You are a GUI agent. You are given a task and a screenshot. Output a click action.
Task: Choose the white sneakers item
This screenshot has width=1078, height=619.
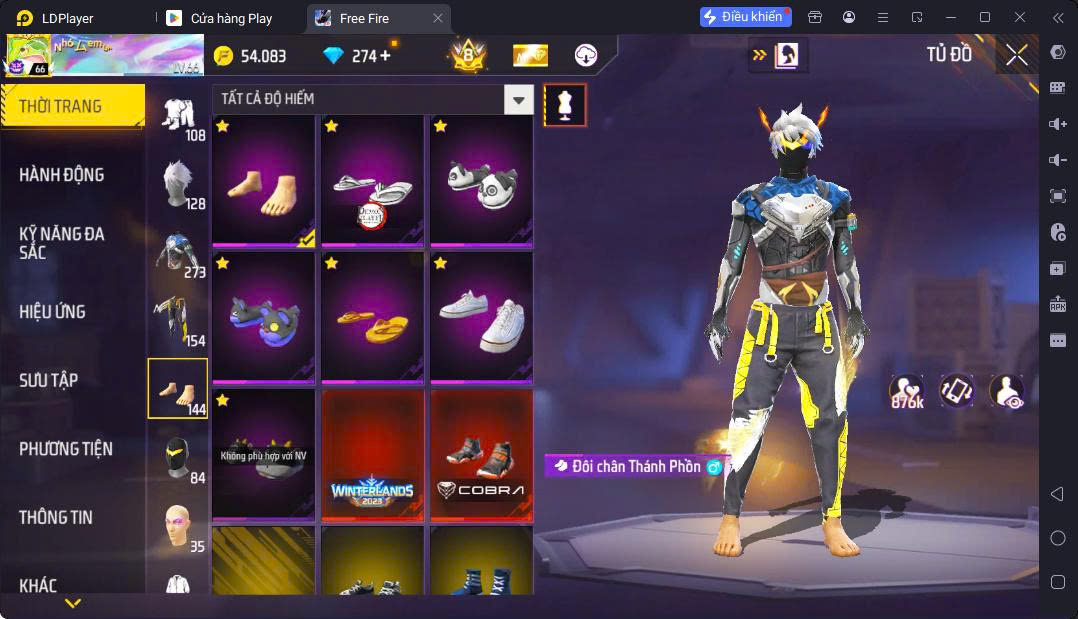(481, 317)
